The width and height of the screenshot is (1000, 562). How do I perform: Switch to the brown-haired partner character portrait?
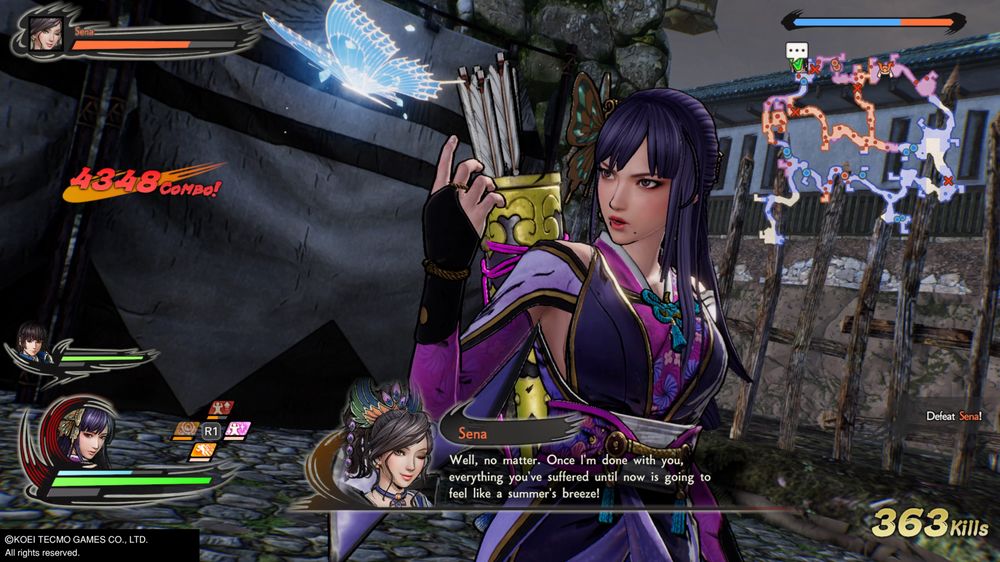tap(35, 340)
